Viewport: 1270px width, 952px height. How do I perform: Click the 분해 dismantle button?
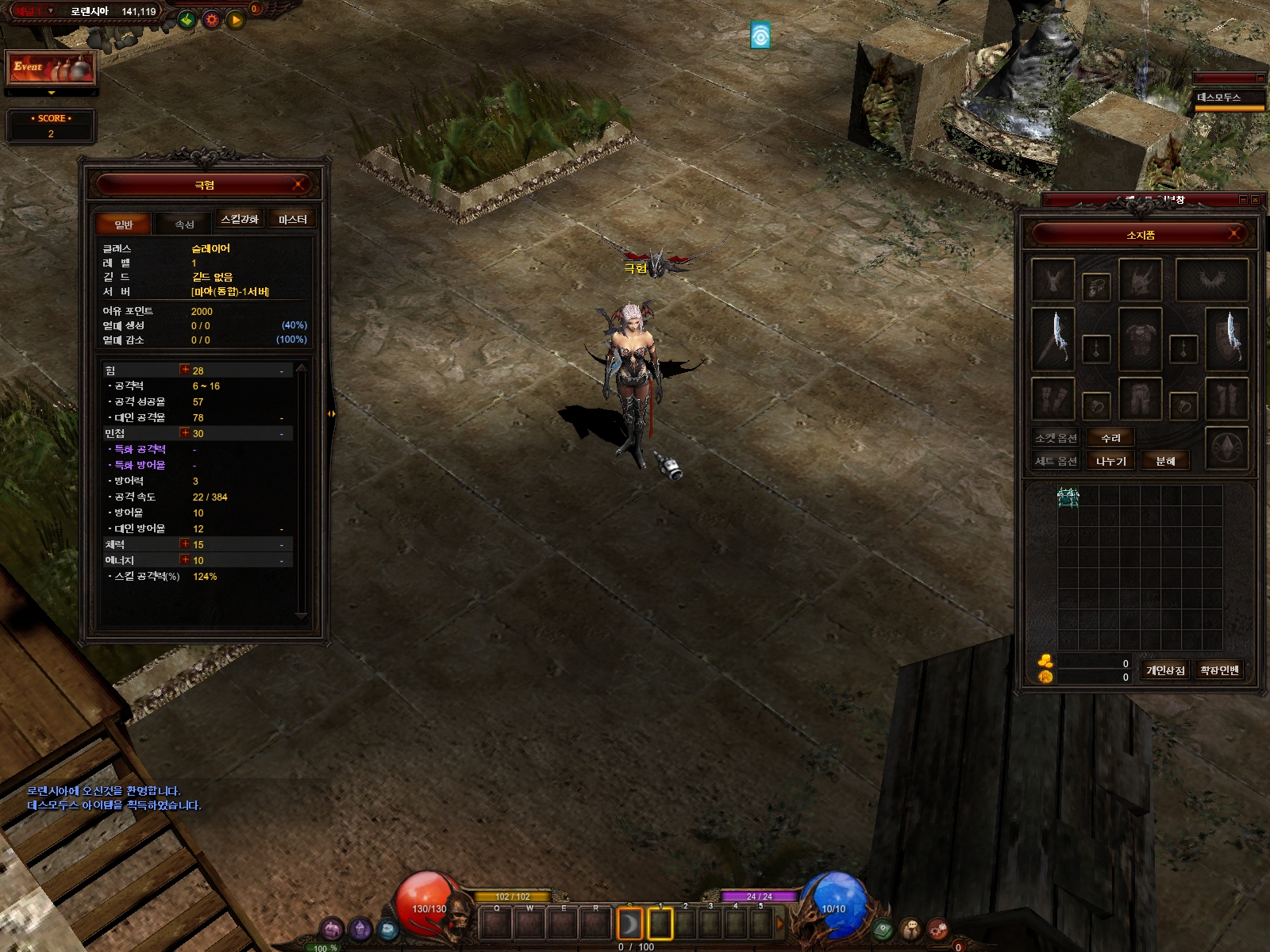tap(1165, 461)
